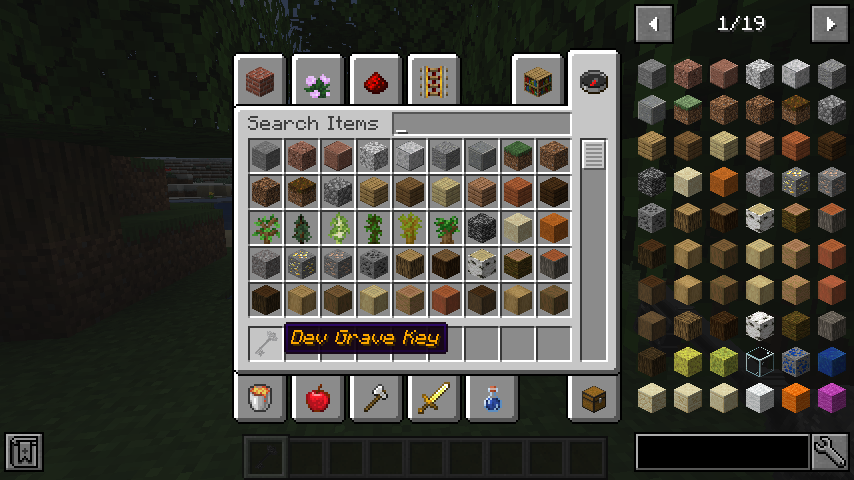Open the bookmark button in the corner
This screenshot has width=854, height=480.
pos(23,452)
